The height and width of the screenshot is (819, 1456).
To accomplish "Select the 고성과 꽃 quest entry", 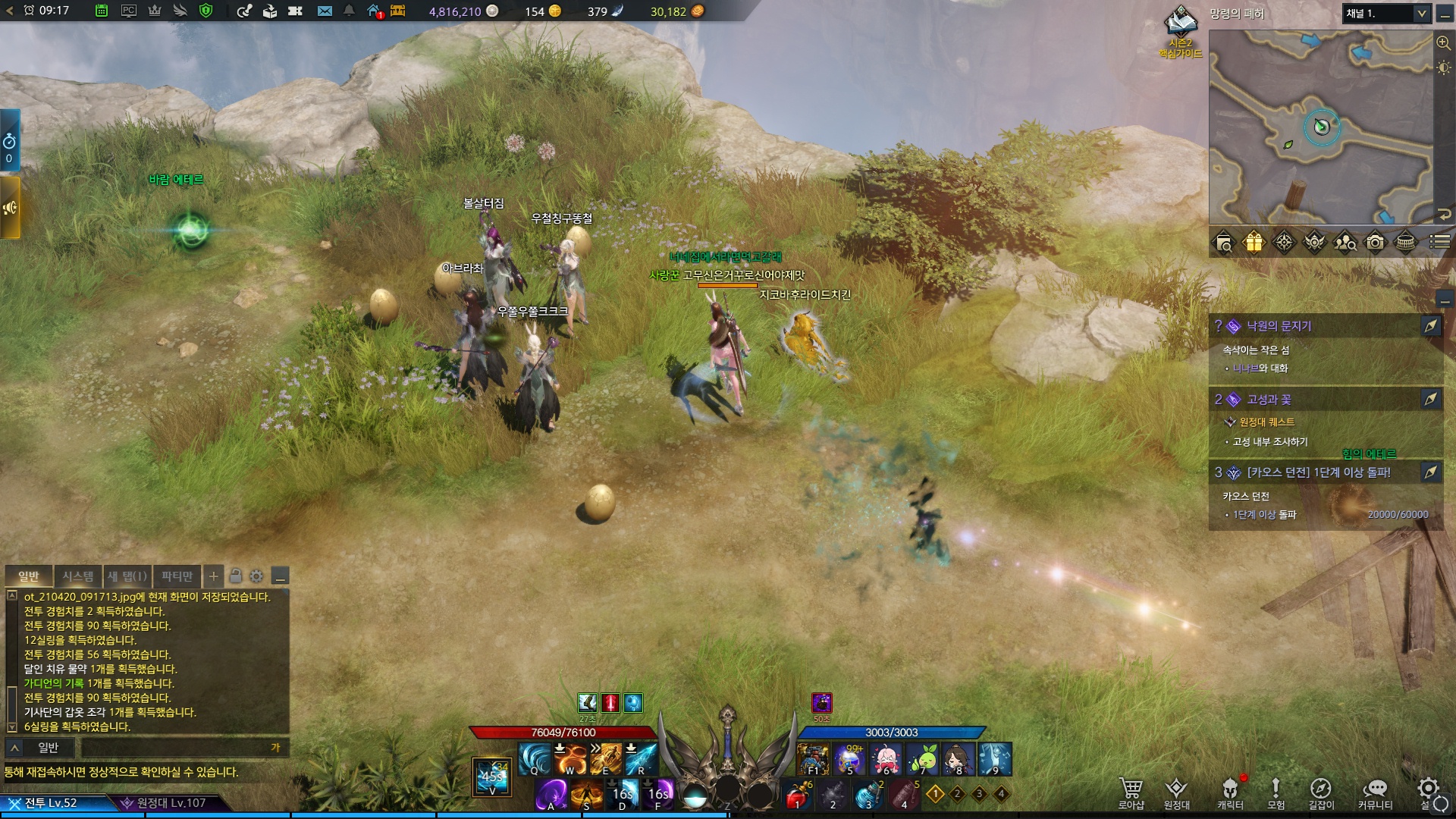I will pos(1269,400).
